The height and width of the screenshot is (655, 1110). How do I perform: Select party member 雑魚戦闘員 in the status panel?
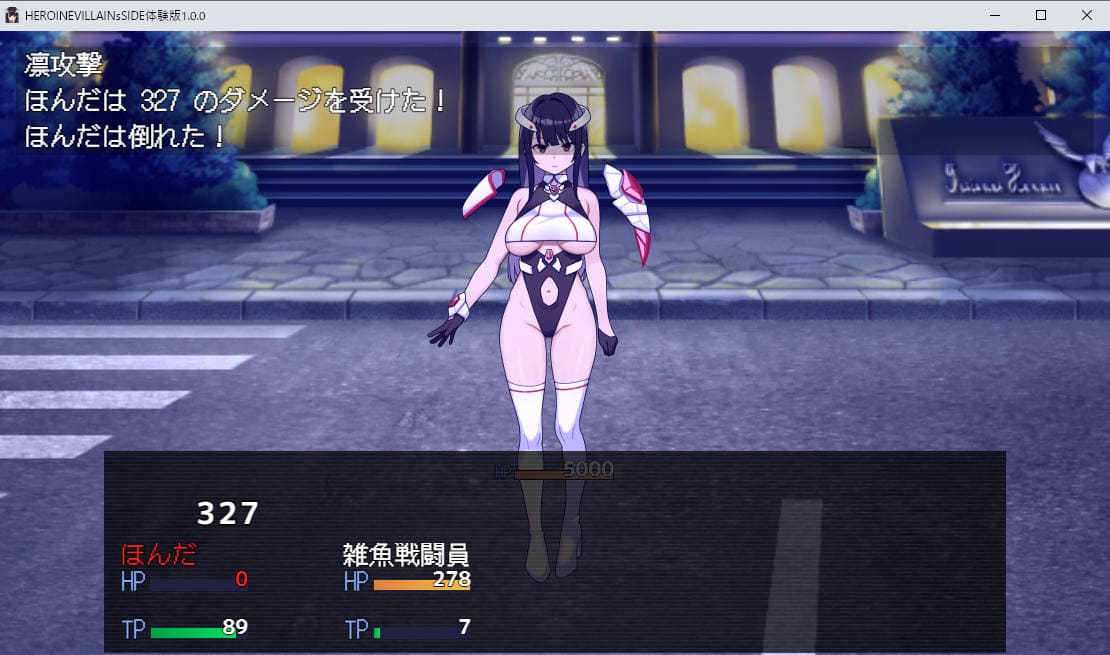(406, 554)
